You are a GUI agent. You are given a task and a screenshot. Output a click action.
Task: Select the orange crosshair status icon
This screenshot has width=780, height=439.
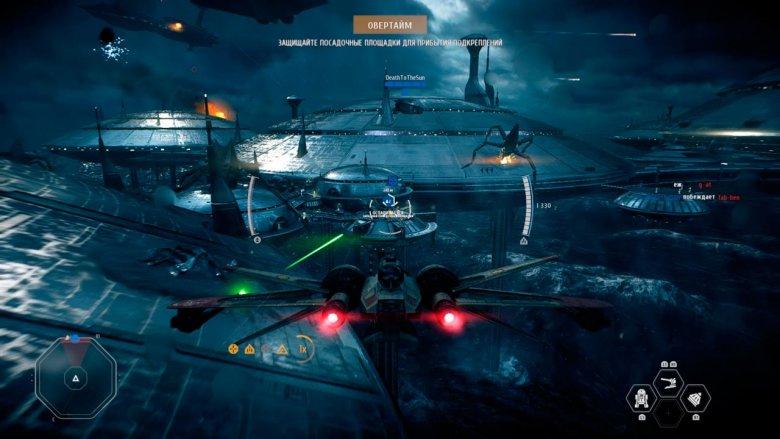pyautogui.click(x=233, y=349)
